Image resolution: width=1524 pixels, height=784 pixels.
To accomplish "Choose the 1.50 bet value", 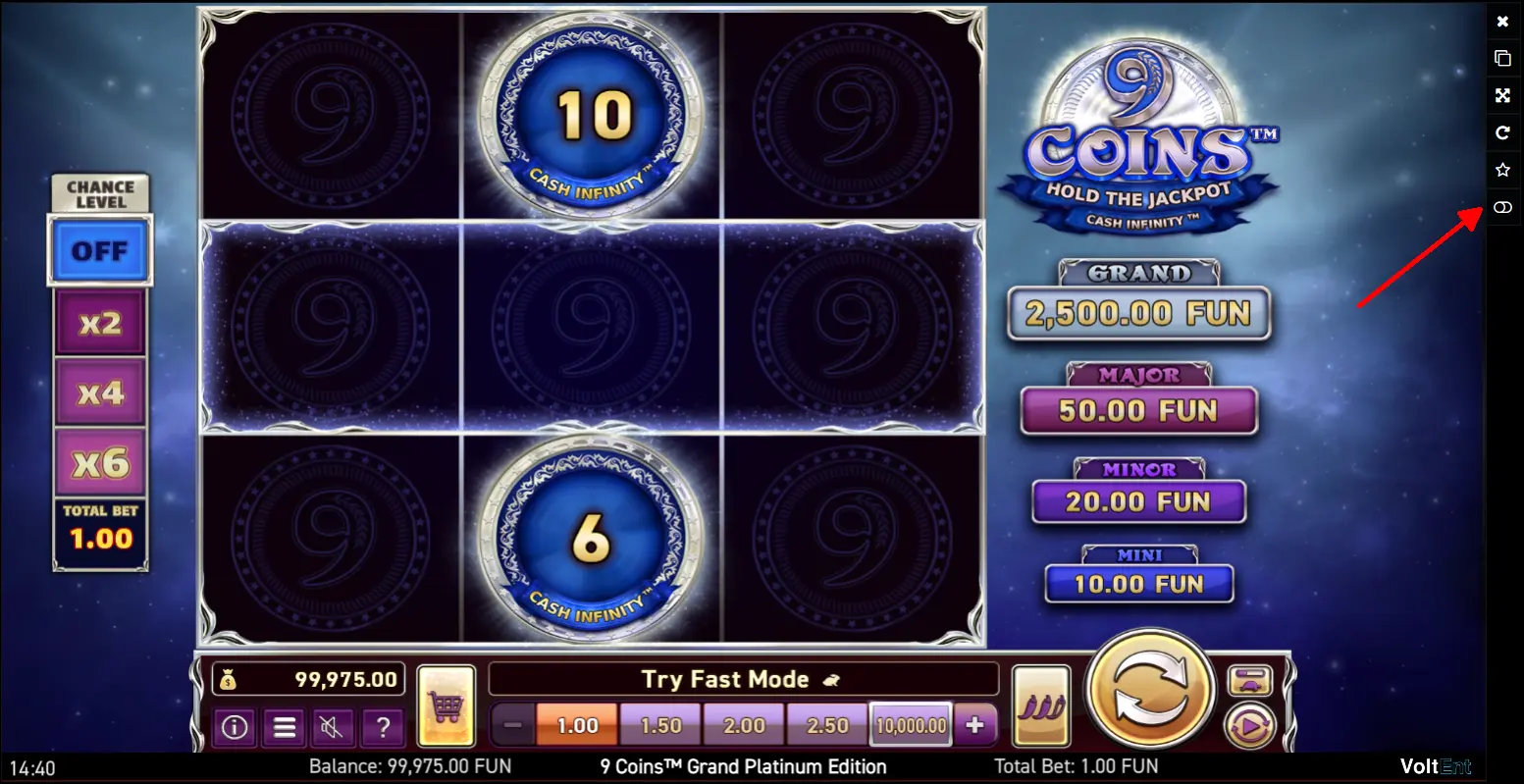I will coord(660,725).
